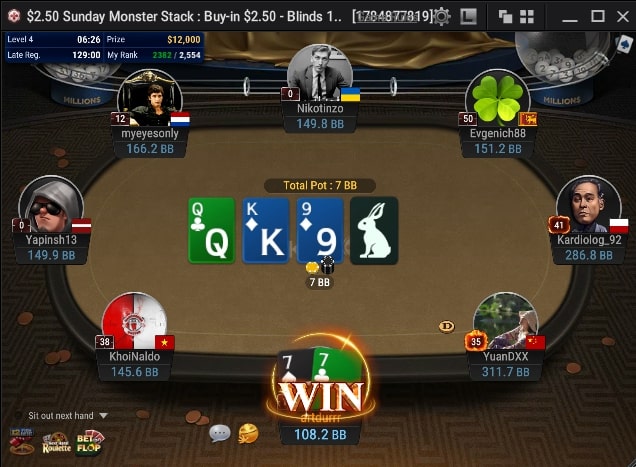Launch the Next Hand Roulette side game
The image size is (636, 467).
click(x=55, y=441)
